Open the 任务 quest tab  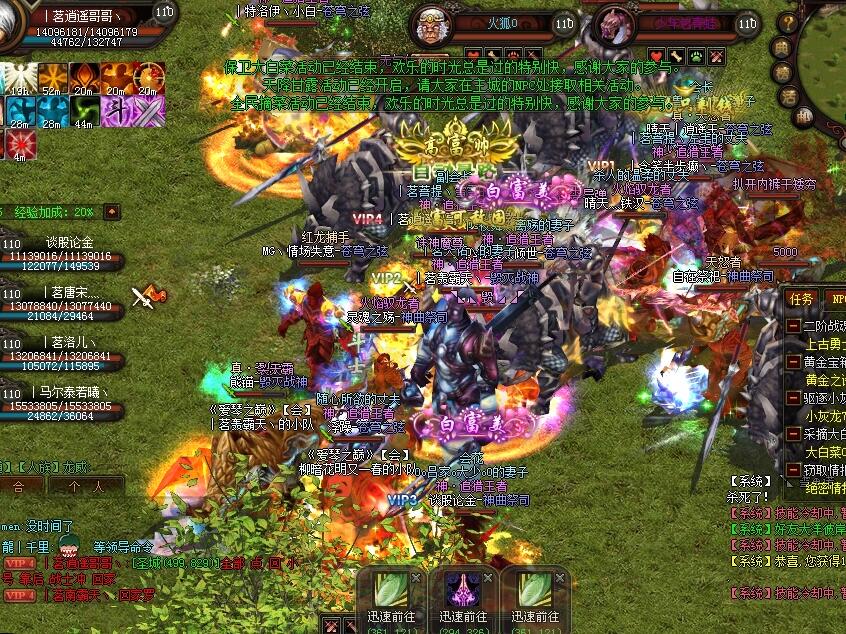[802, 298]
